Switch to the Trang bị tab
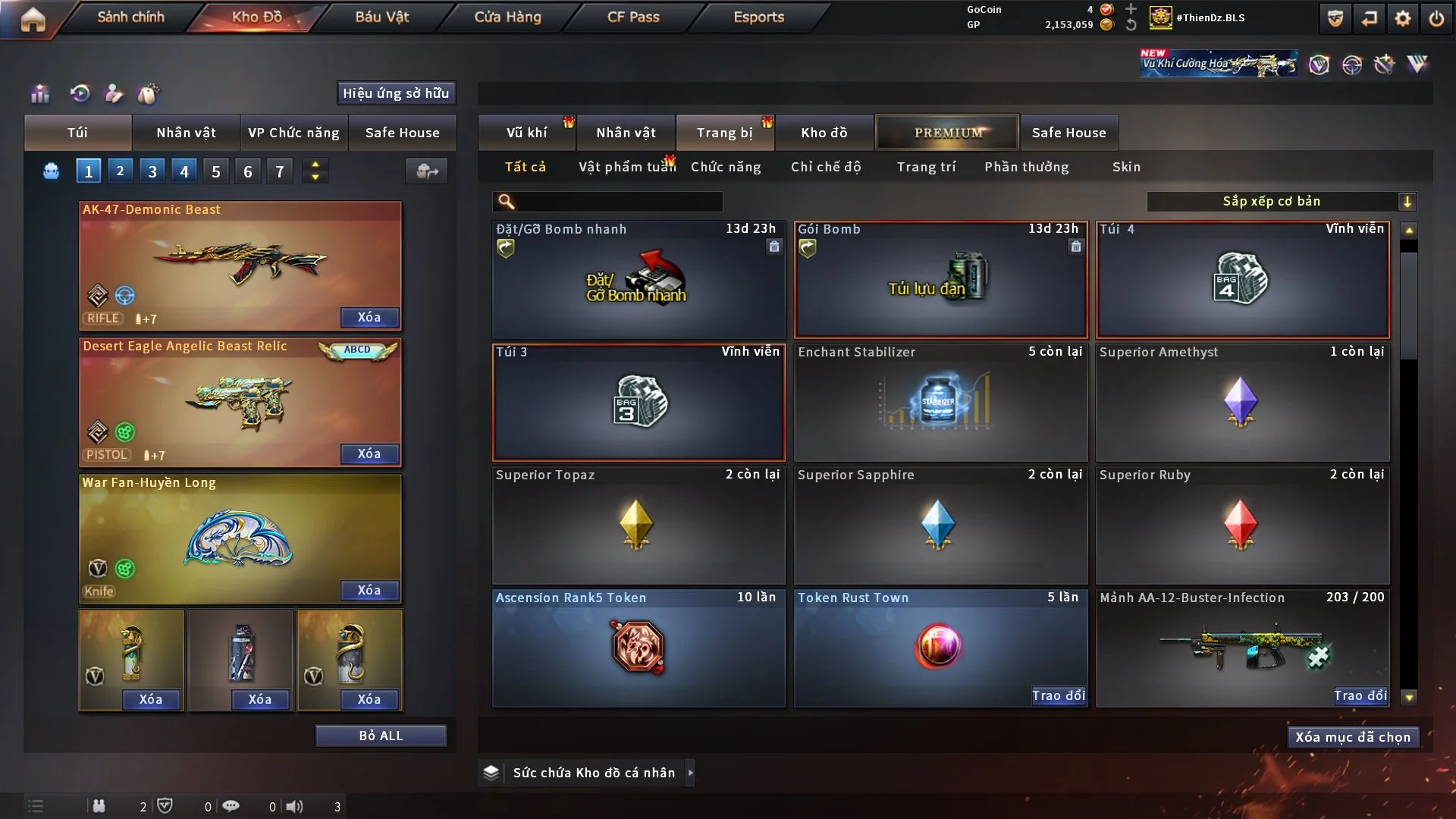This screenshot has width=1456, height=819. click(724, 133)
